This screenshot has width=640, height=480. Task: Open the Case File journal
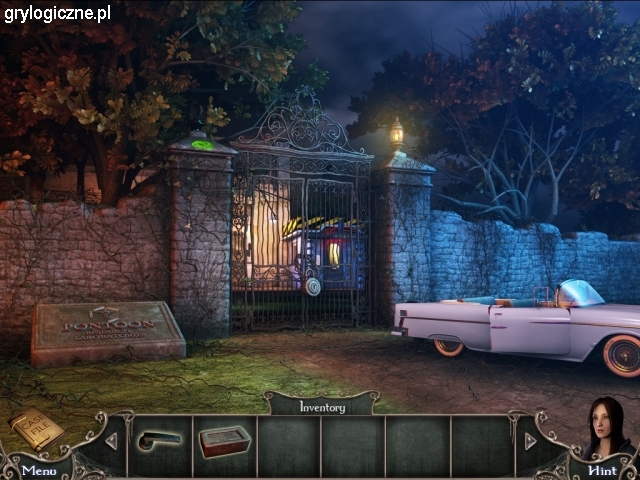pyautogui.click(x=36, y=429)
